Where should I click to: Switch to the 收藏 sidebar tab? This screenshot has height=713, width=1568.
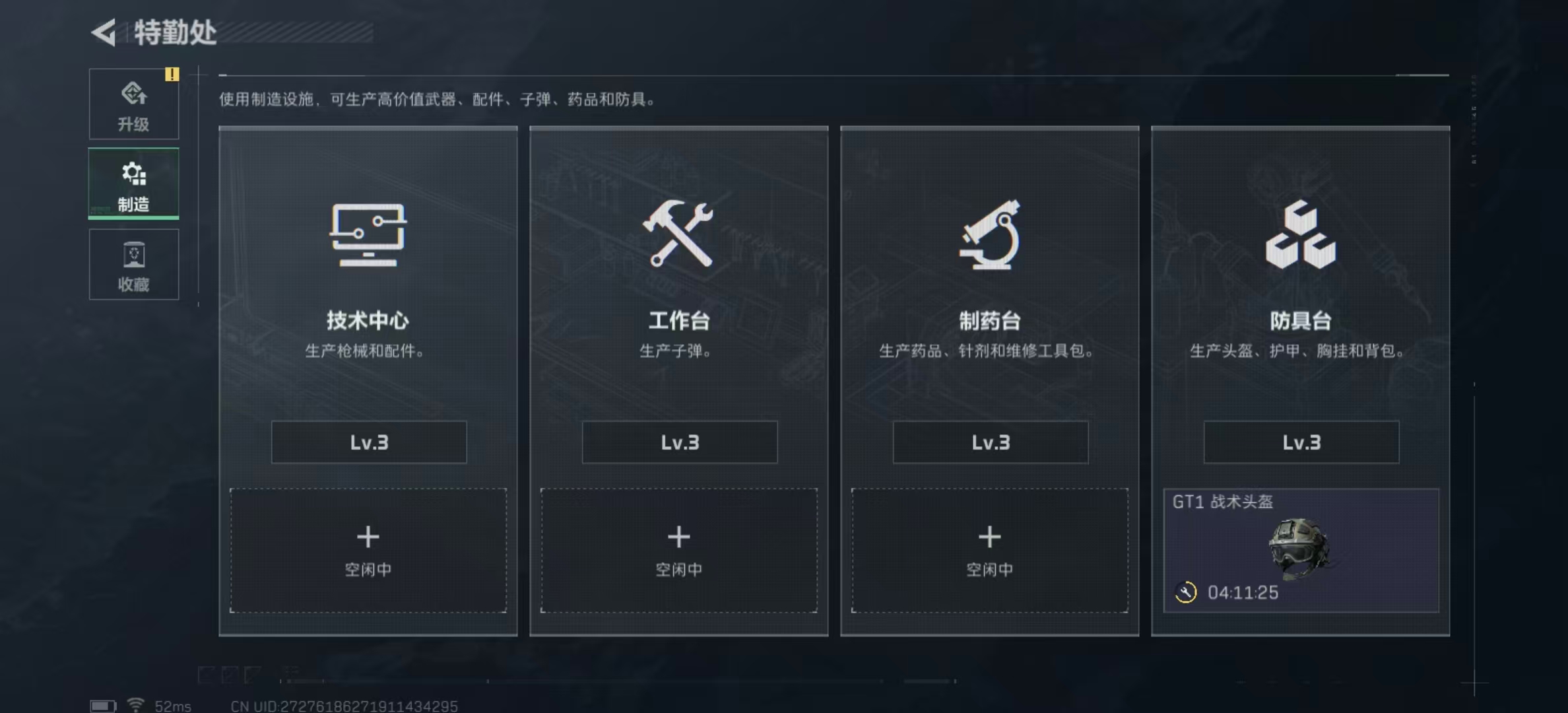click(134, 265)
